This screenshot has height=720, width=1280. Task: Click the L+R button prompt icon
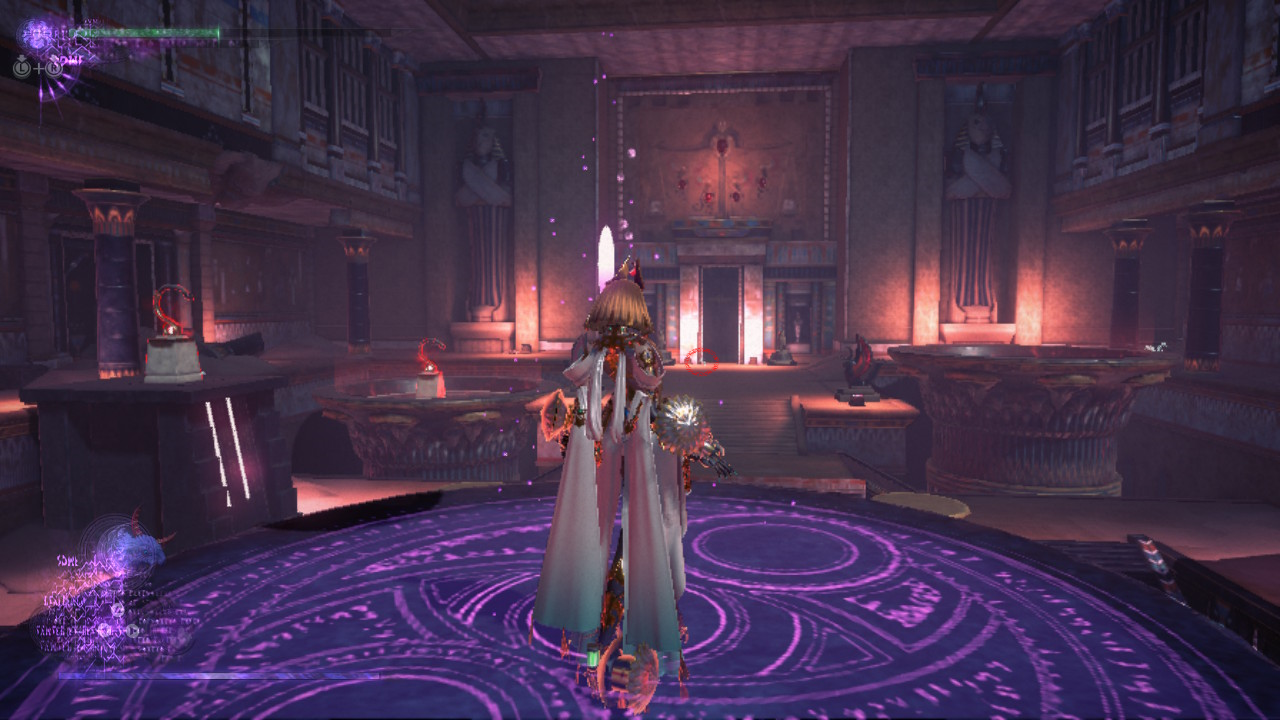(38, 68)
